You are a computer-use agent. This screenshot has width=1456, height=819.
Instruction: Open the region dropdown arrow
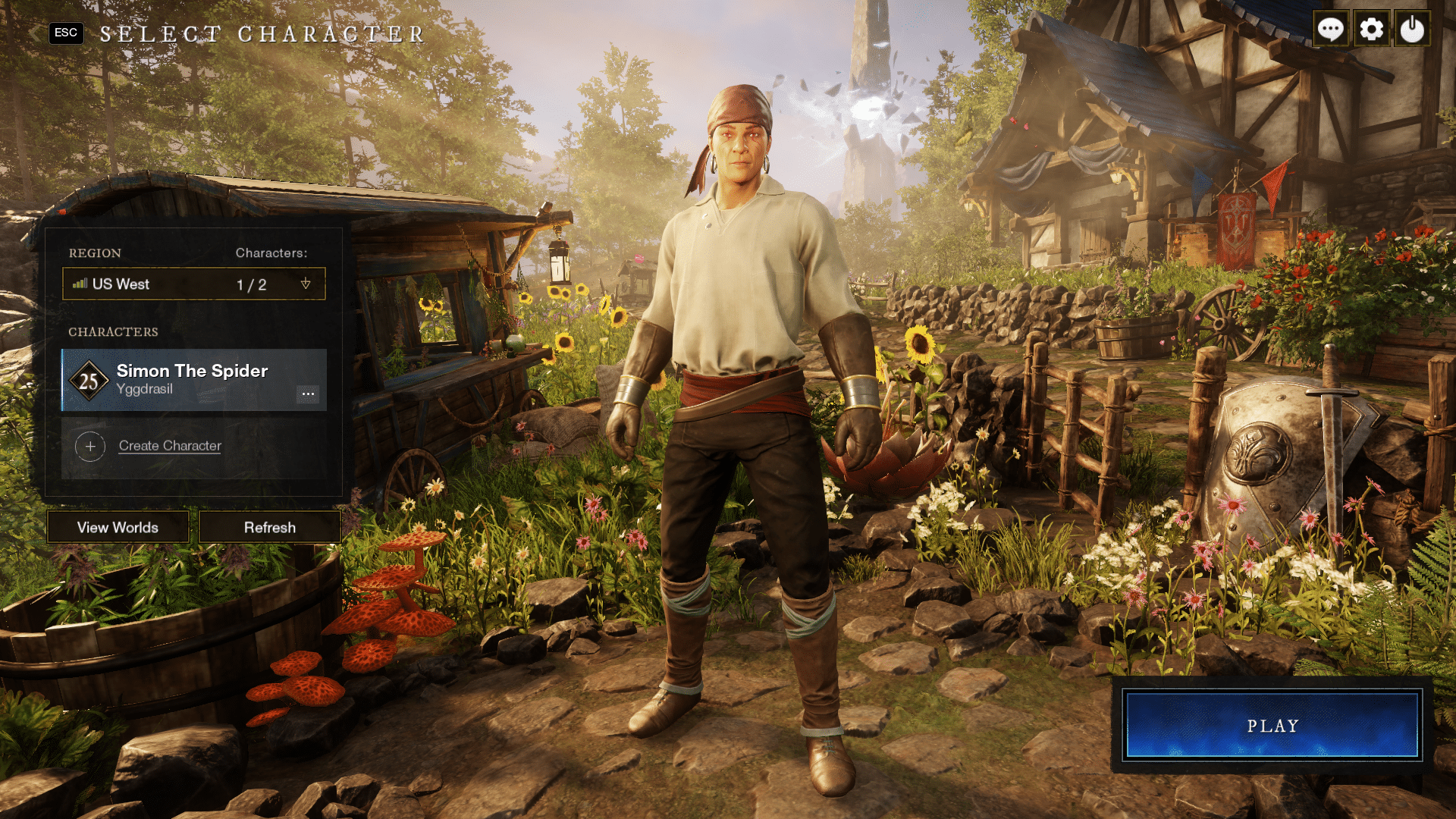tap(306, 284)
